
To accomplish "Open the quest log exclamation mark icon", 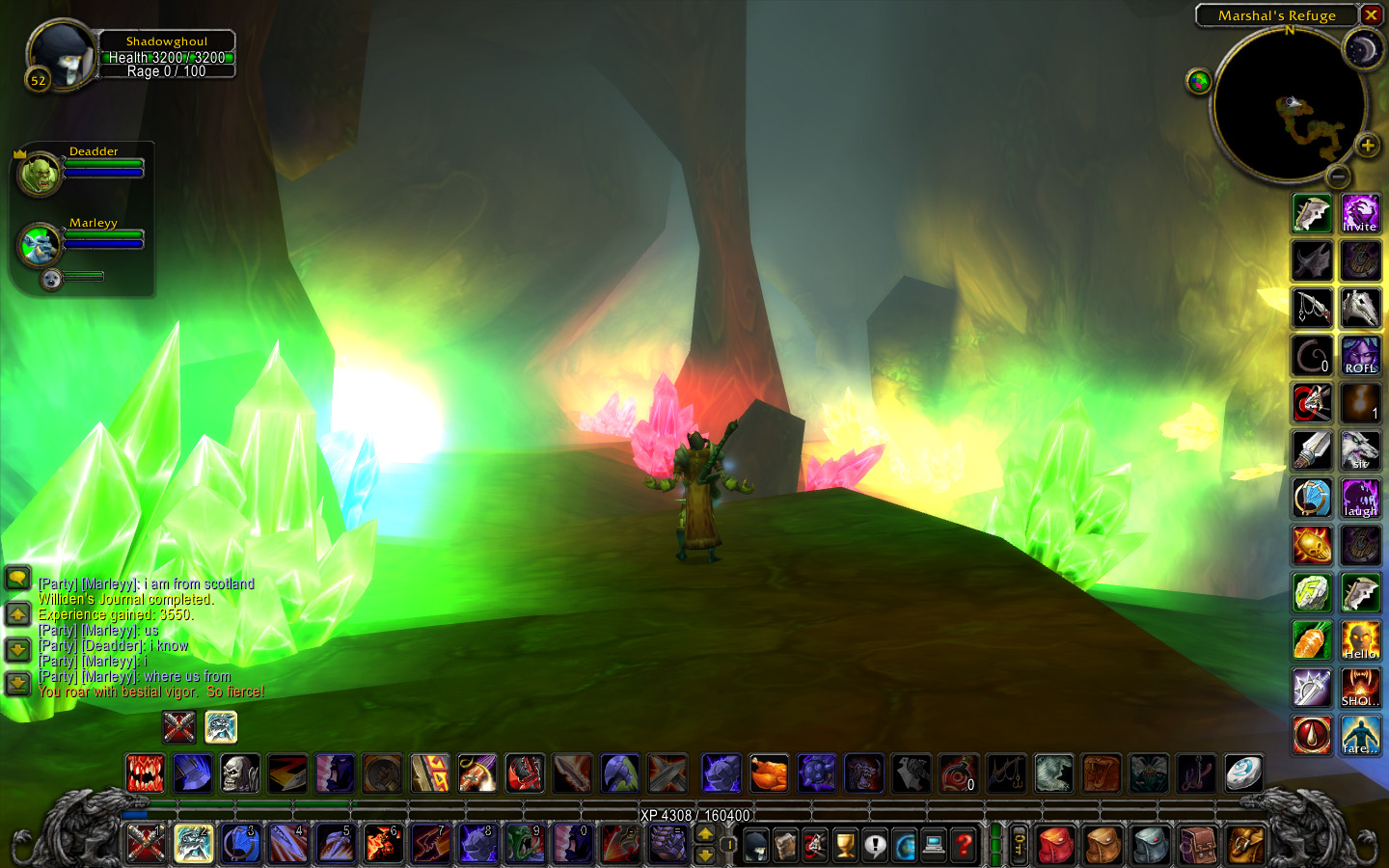I will (875, 846).
